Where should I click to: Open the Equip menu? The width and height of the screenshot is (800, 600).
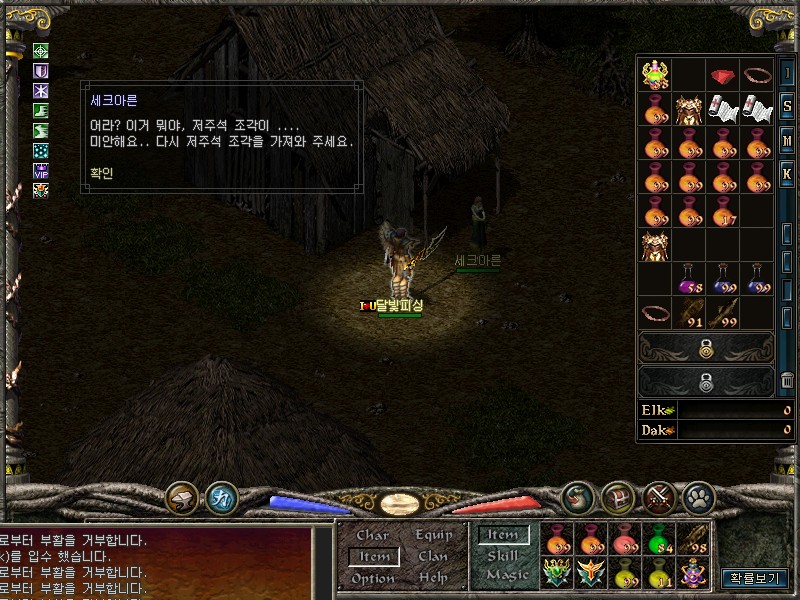tap(433, 535)
